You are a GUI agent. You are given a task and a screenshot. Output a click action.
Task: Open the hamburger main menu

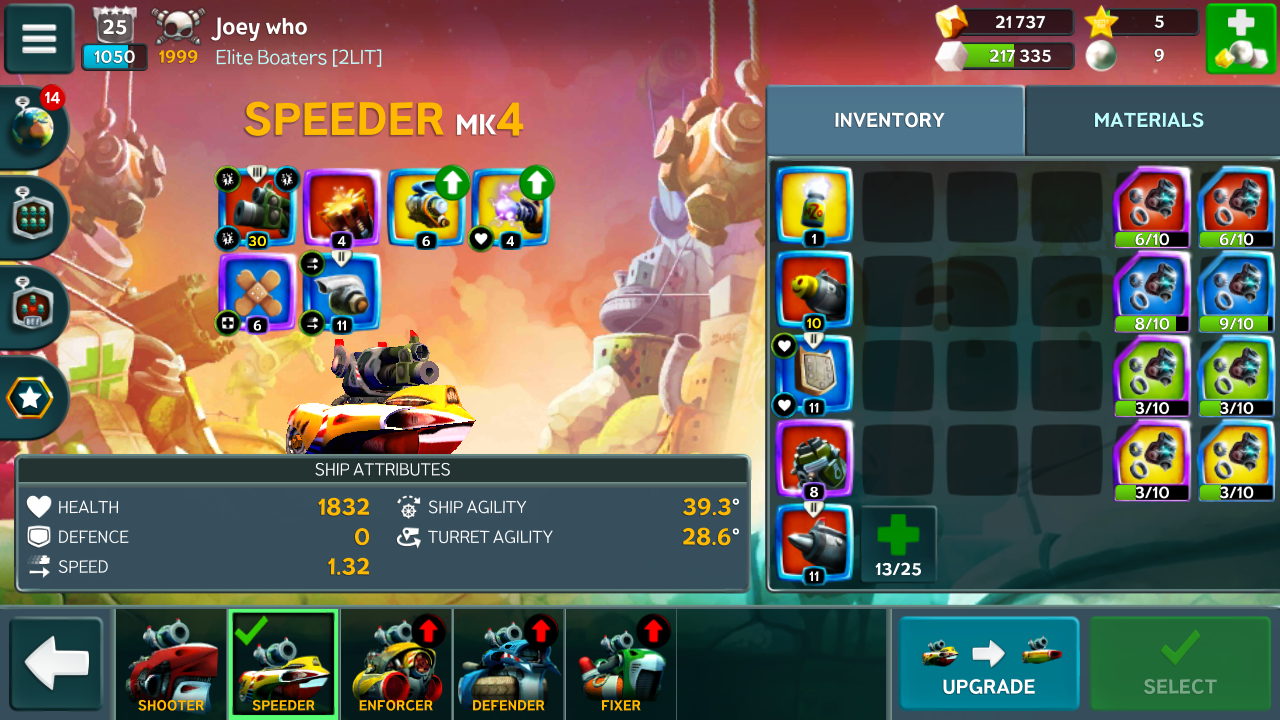coord(39,39)
